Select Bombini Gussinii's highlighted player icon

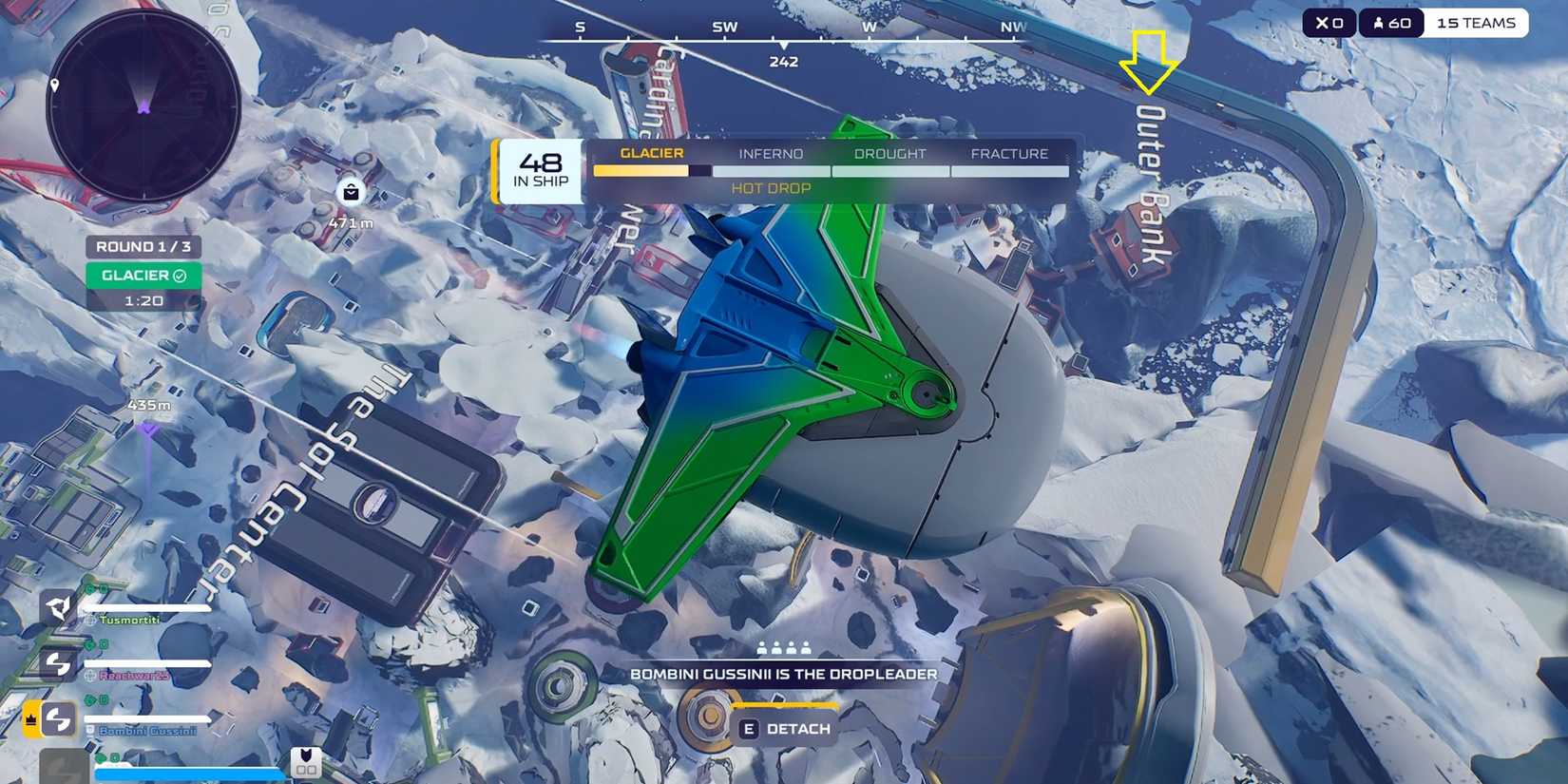[57, 719]
